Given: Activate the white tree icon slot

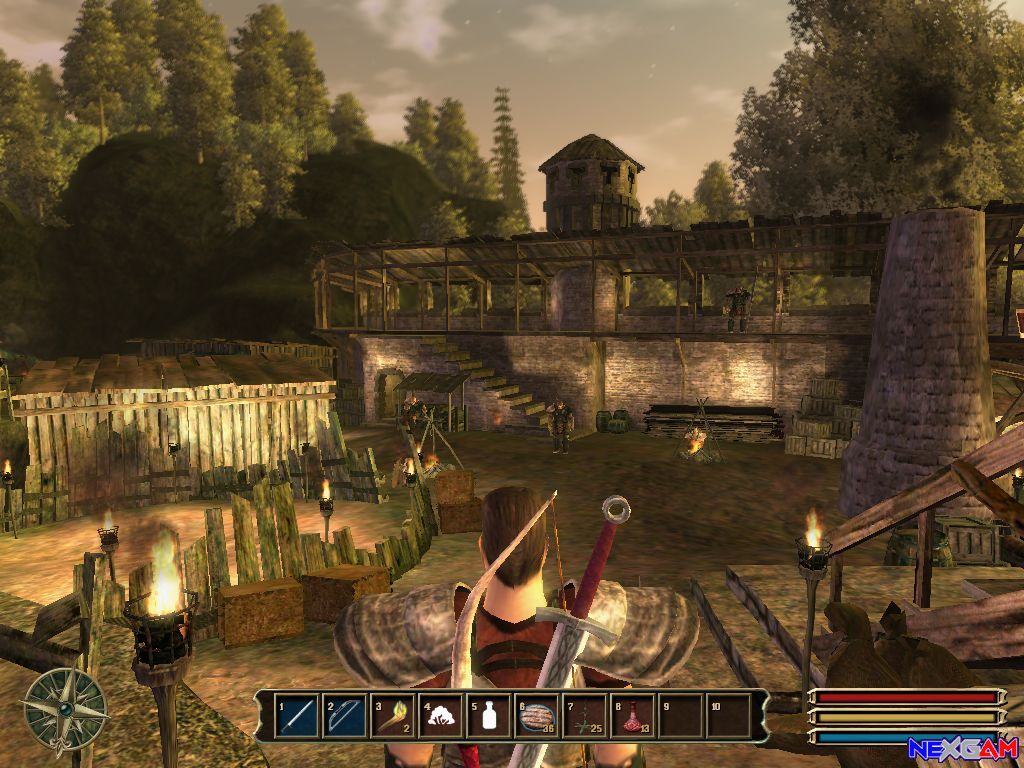Looking at the screenshot, I should pos(441,716).
